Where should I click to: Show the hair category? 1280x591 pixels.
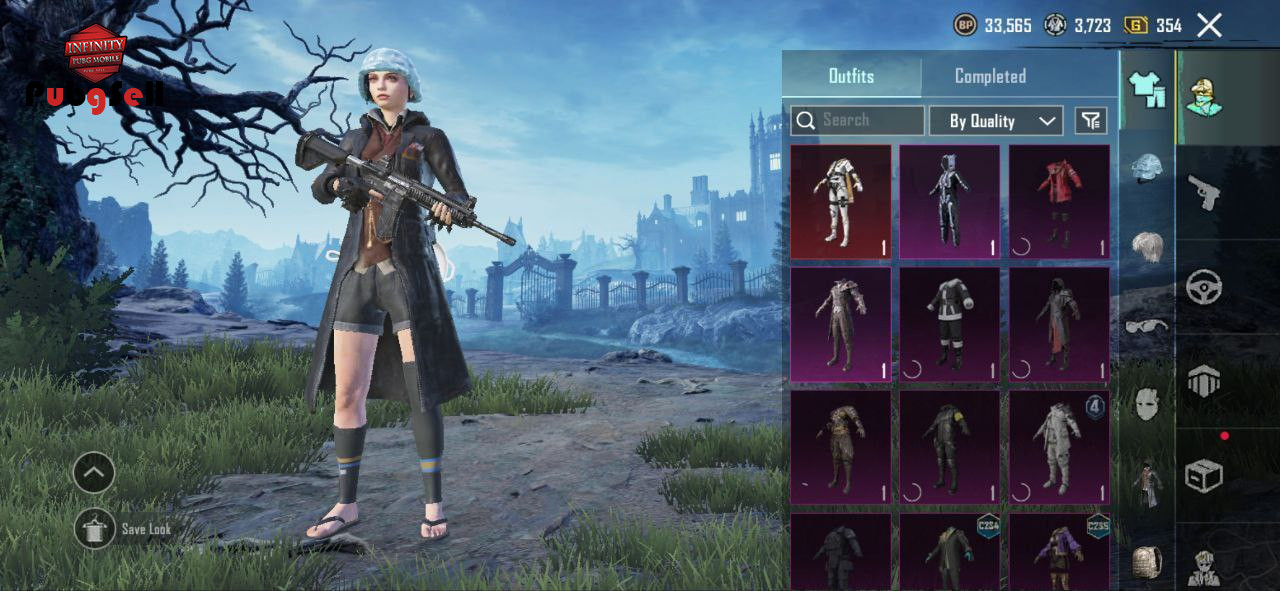(1147, 245)
